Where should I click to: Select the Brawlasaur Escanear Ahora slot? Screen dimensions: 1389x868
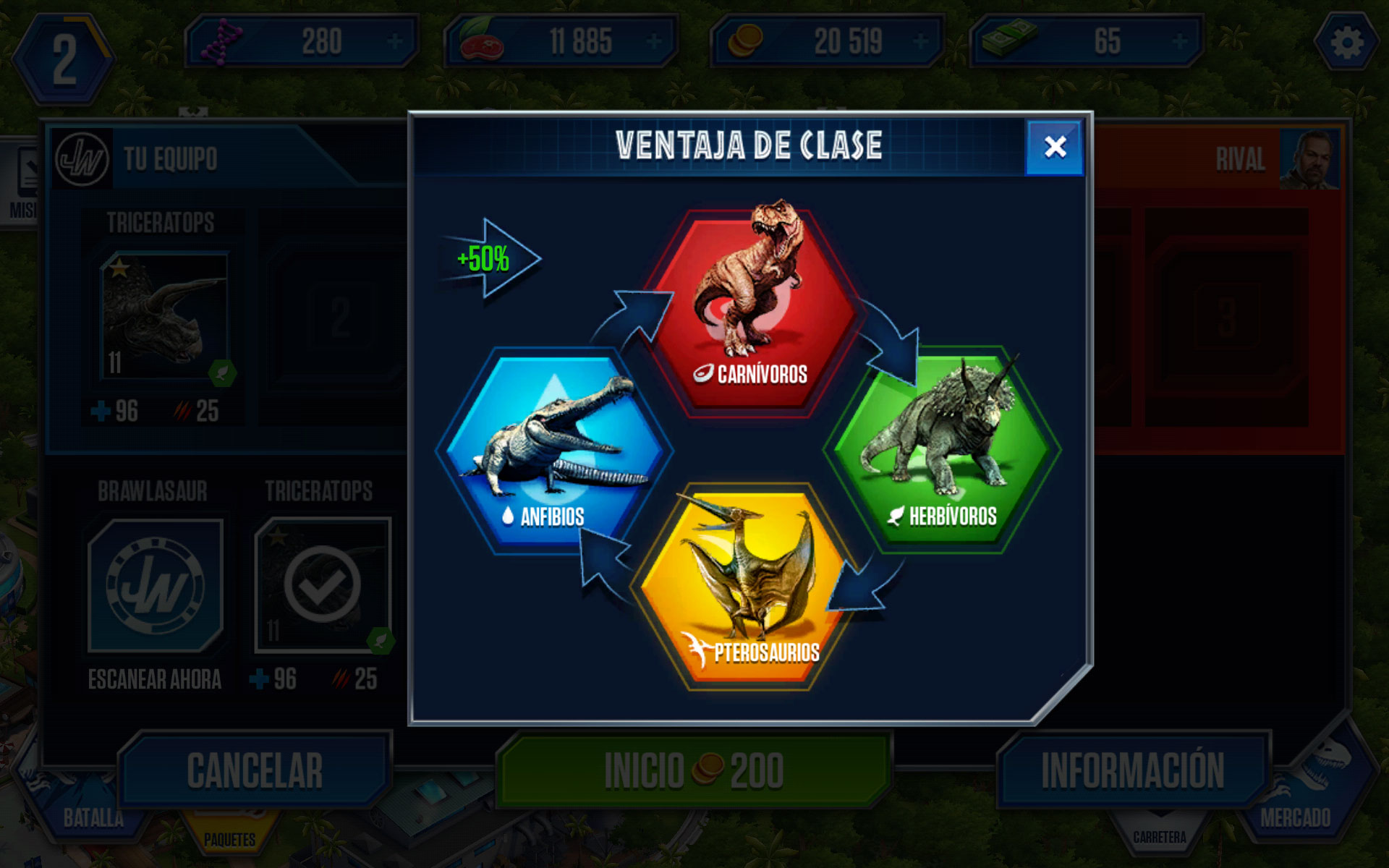(155, 586)
